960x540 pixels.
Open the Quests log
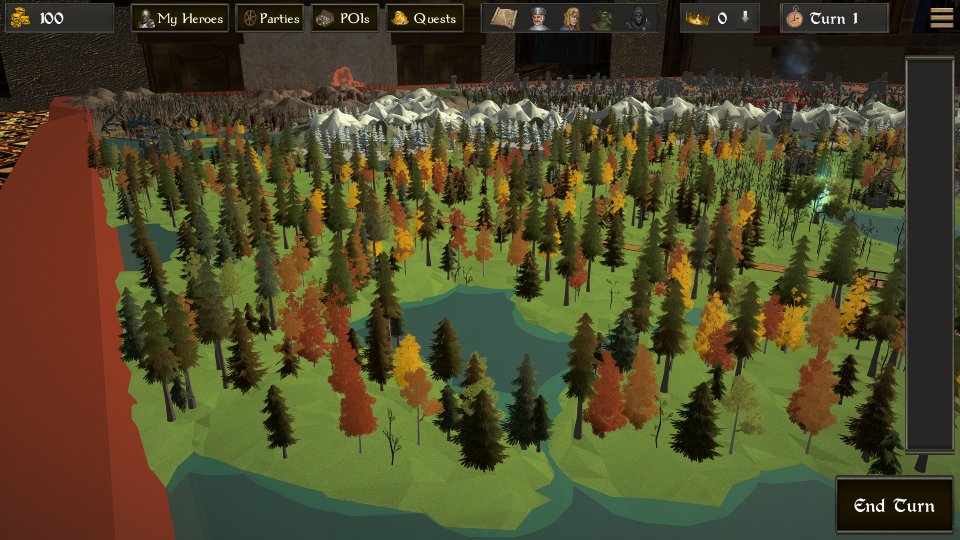click(x=424, y=18)
